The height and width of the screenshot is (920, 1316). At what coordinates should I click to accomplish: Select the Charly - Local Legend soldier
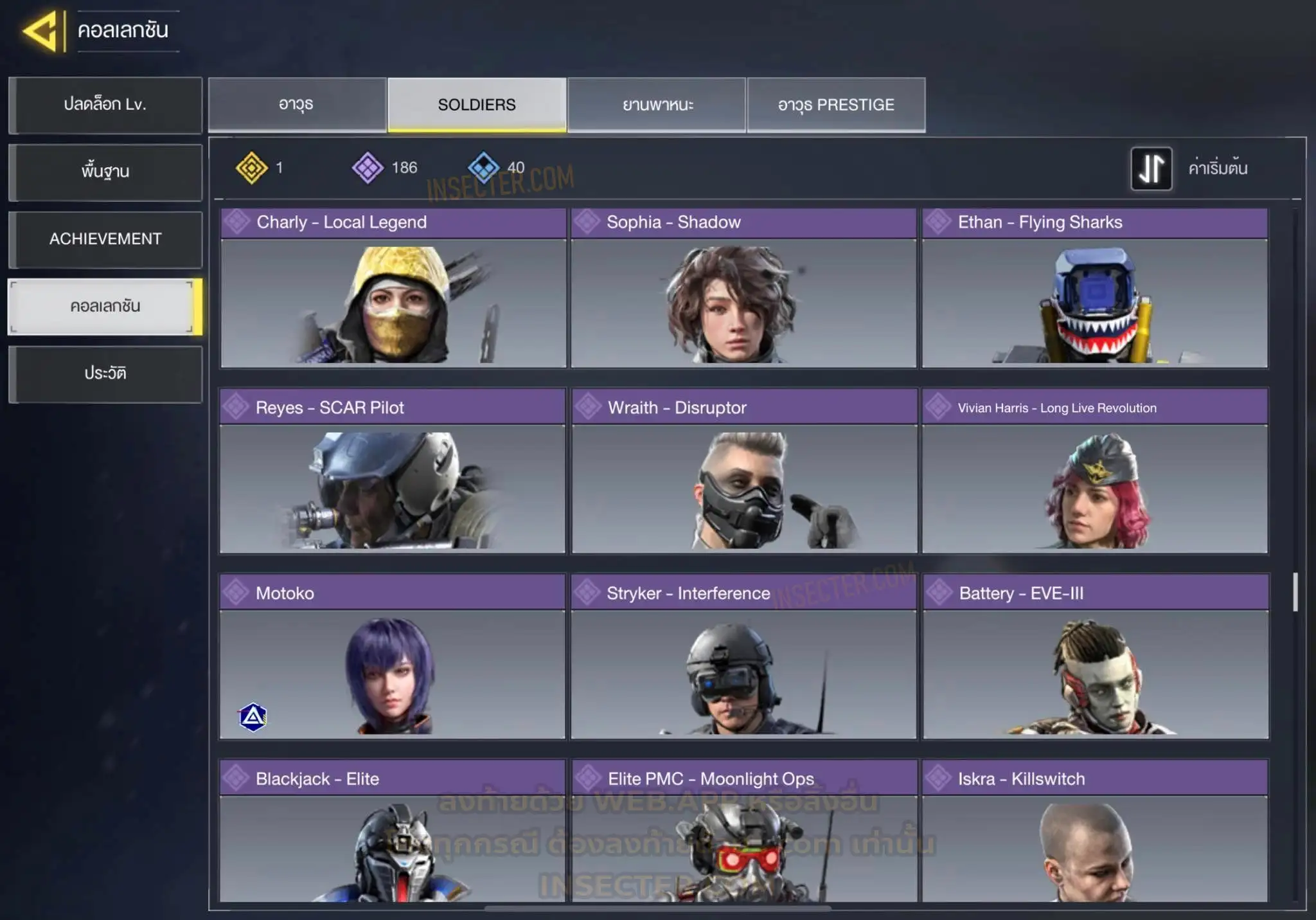click(393, 288)
